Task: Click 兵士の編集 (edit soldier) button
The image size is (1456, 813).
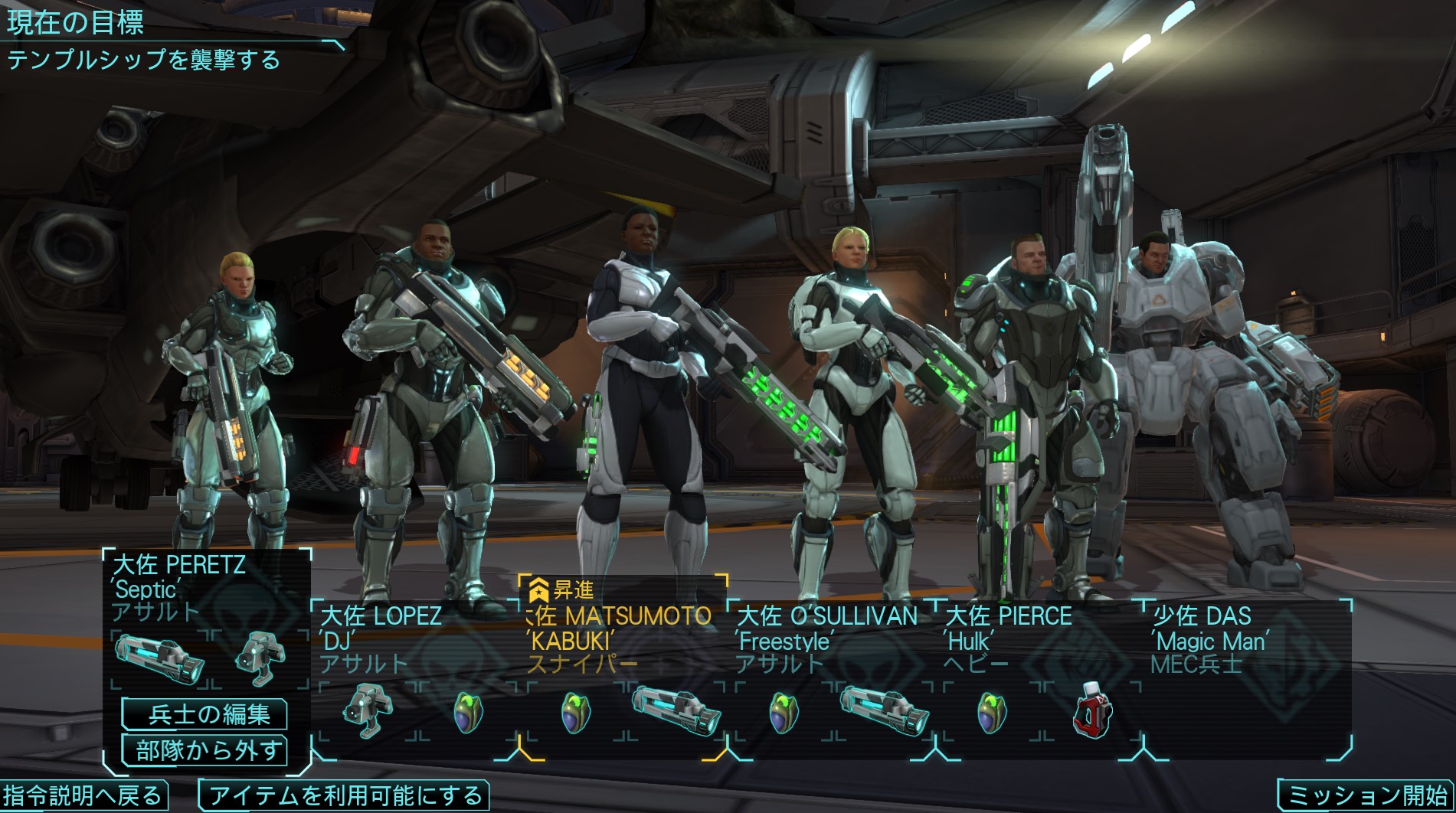Action: [x=204, y=714]
